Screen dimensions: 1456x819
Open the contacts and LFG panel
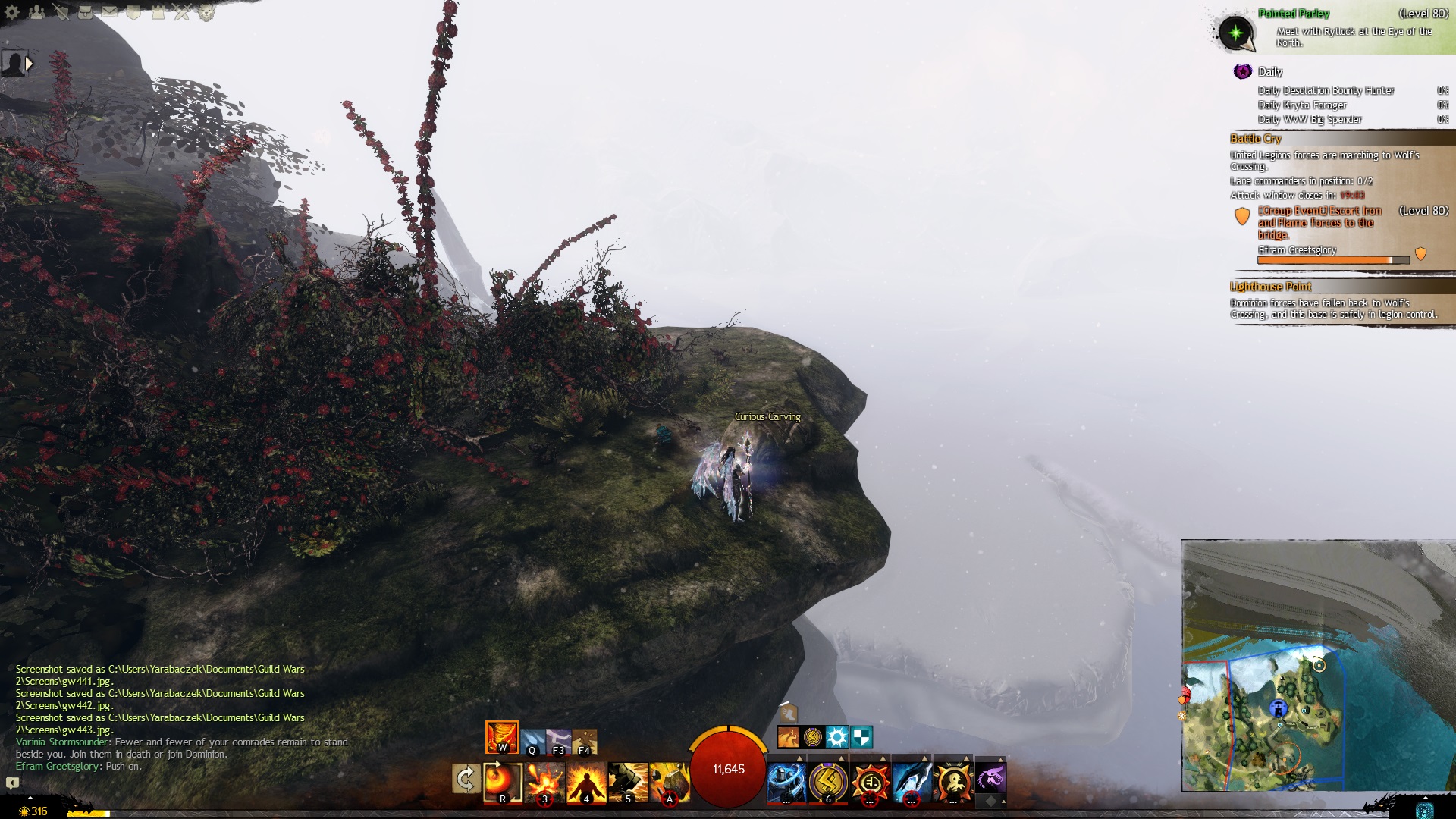coord(36,11)
